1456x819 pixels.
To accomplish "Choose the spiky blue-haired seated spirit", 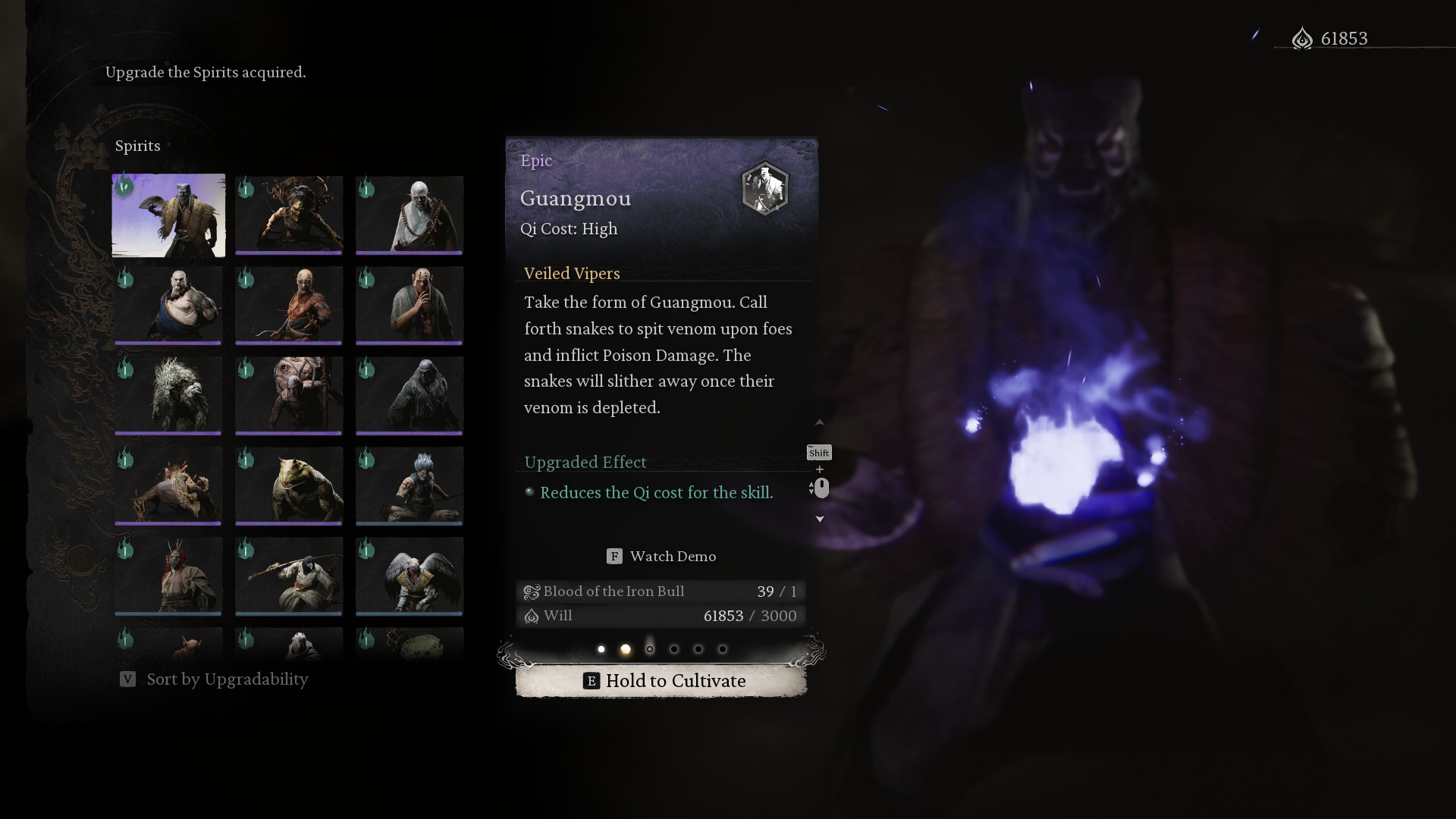I will [x=409, y=485].
